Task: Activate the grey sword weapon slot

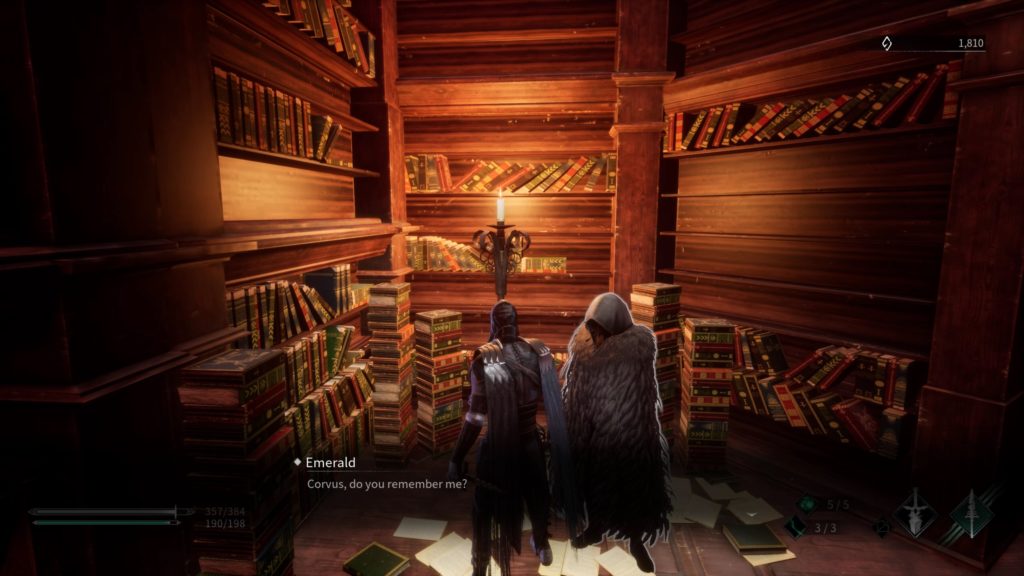Action: (x=915, y=513)
